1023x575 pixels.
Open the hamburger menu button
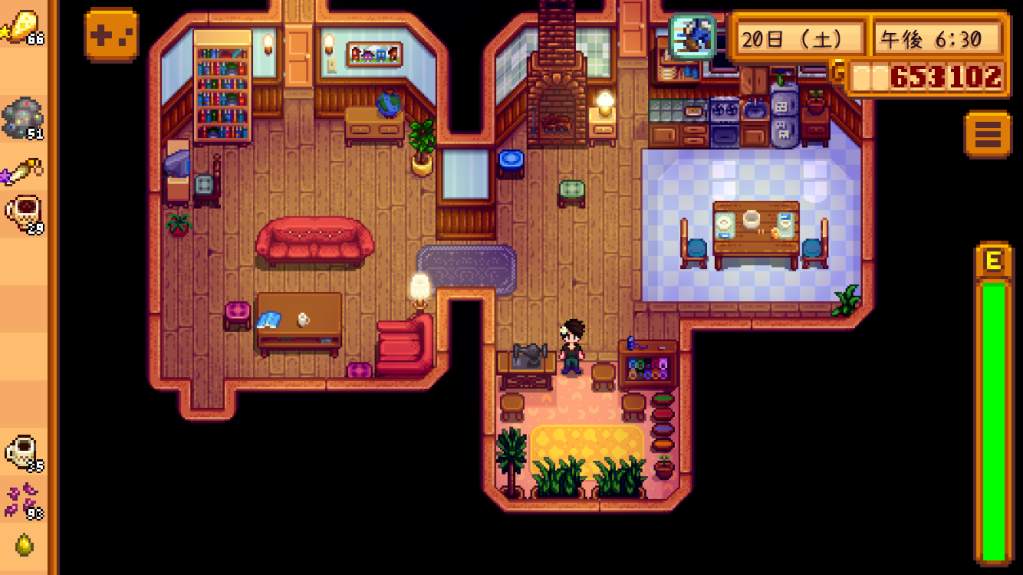987,133
